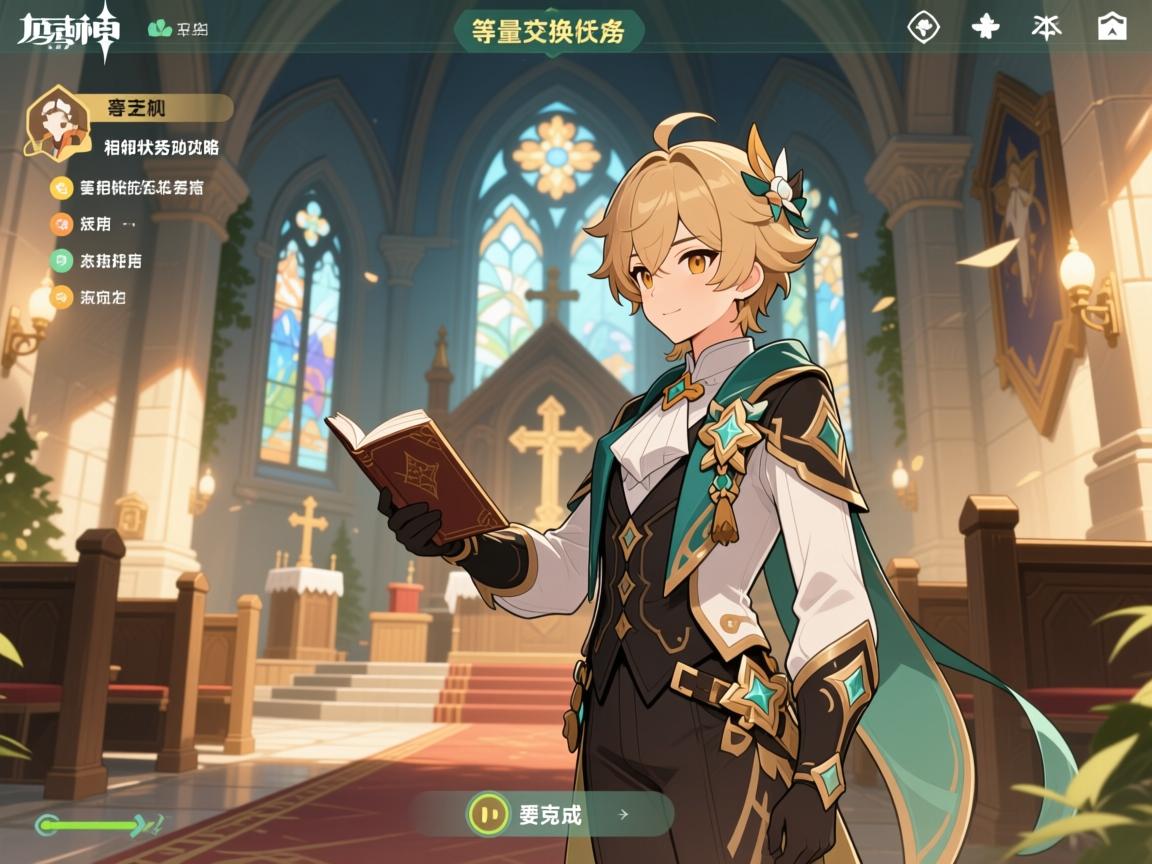Open the star-shaped wish icon in top bar
The height and width of the screenshot is (864, 1152).
click(x=1046, y=27)
